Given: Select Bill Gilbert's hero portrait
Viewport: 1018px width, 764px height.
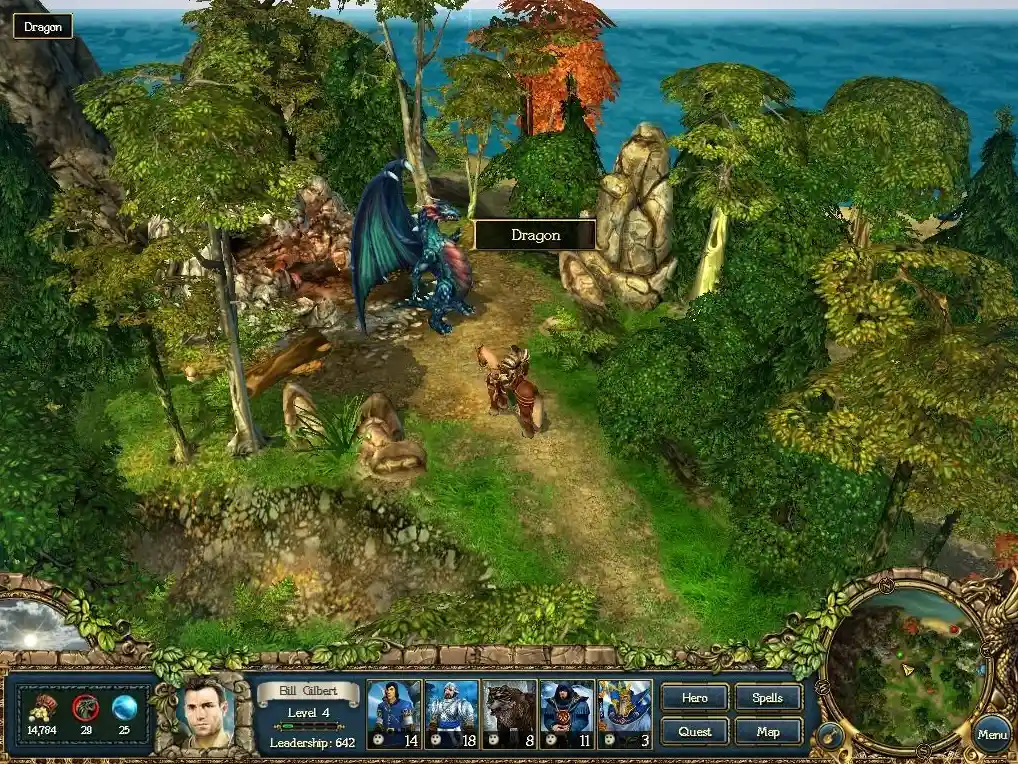Looking at the screenshot, I should tap(205, 713).
